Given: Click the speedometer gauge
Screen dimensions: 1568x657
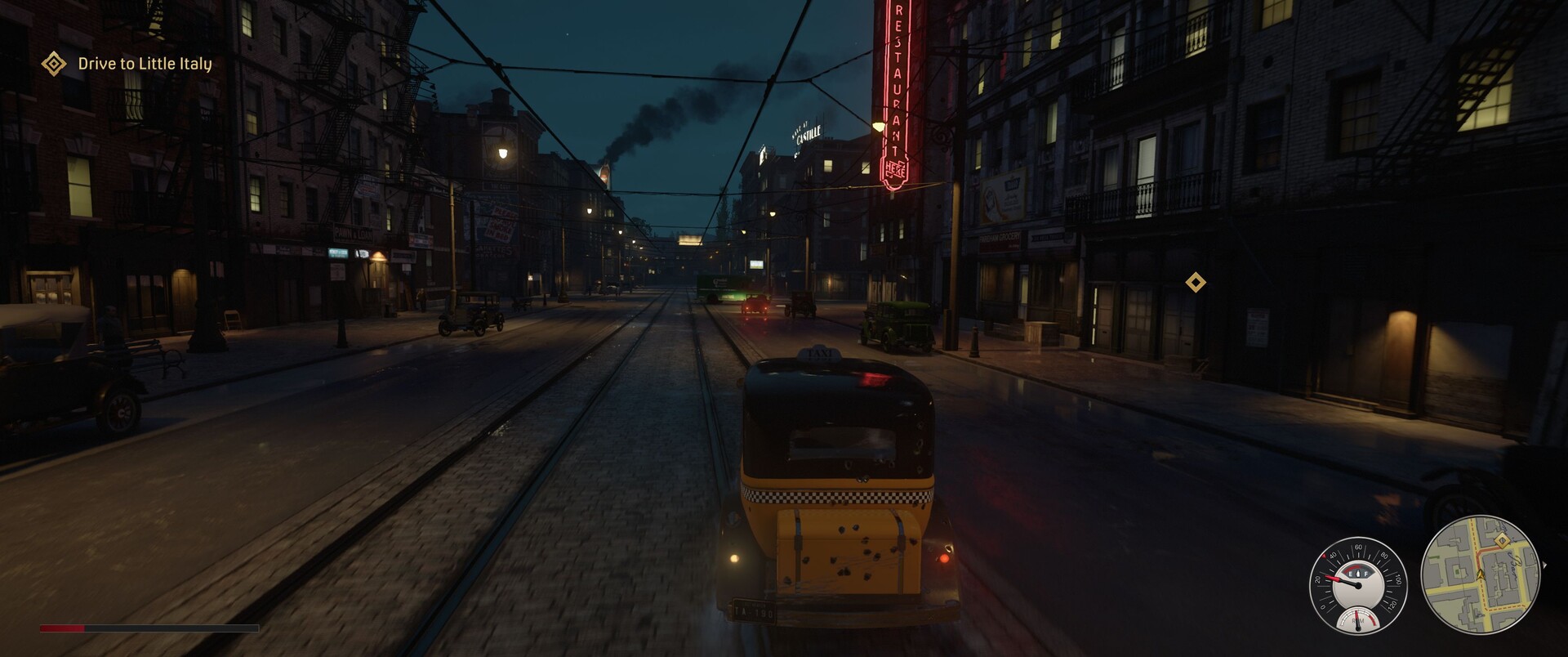Looking at the screenshot, I should pyautogui.click(x=1357, y=581).
